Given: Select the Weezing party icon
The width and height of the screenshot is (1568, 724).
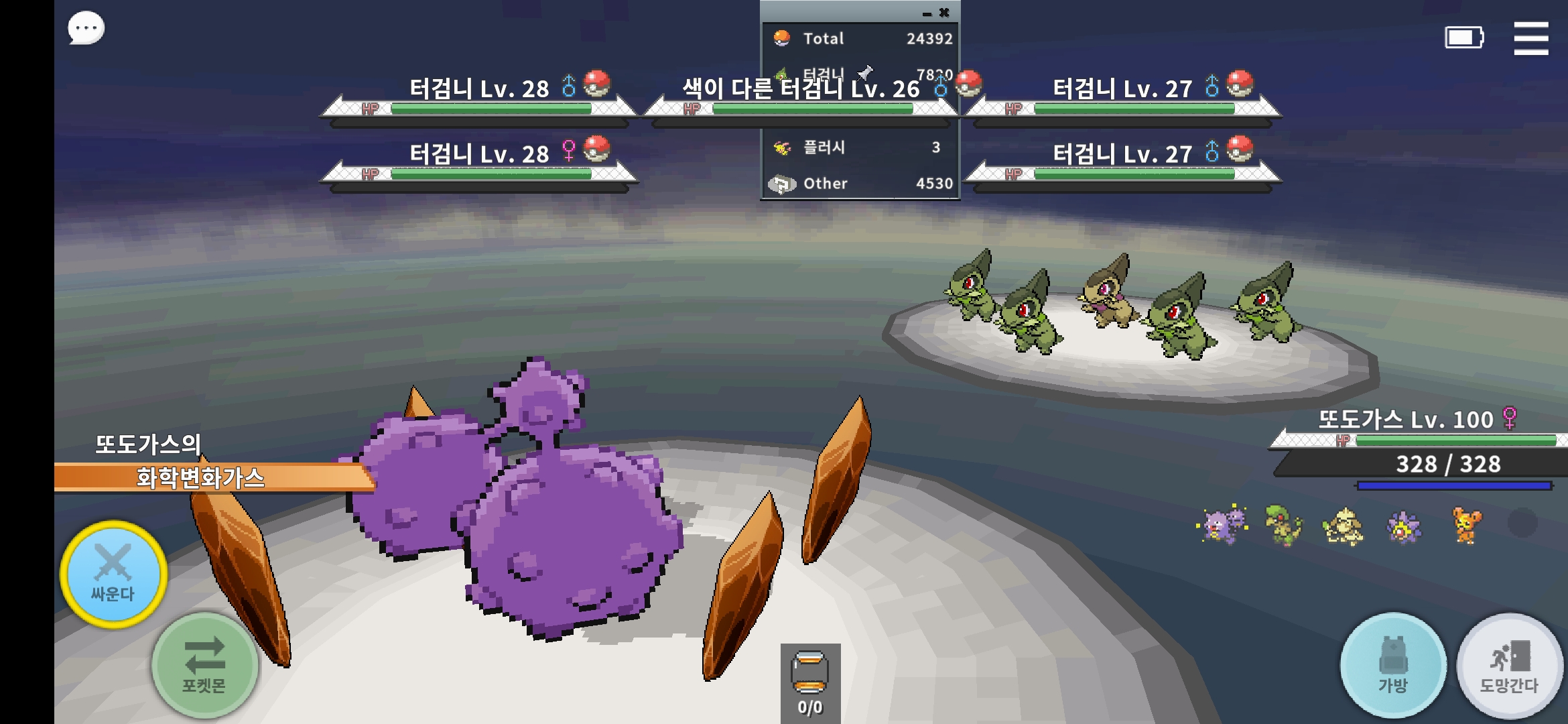Looking at the screenshot, I should [1223, 525].
